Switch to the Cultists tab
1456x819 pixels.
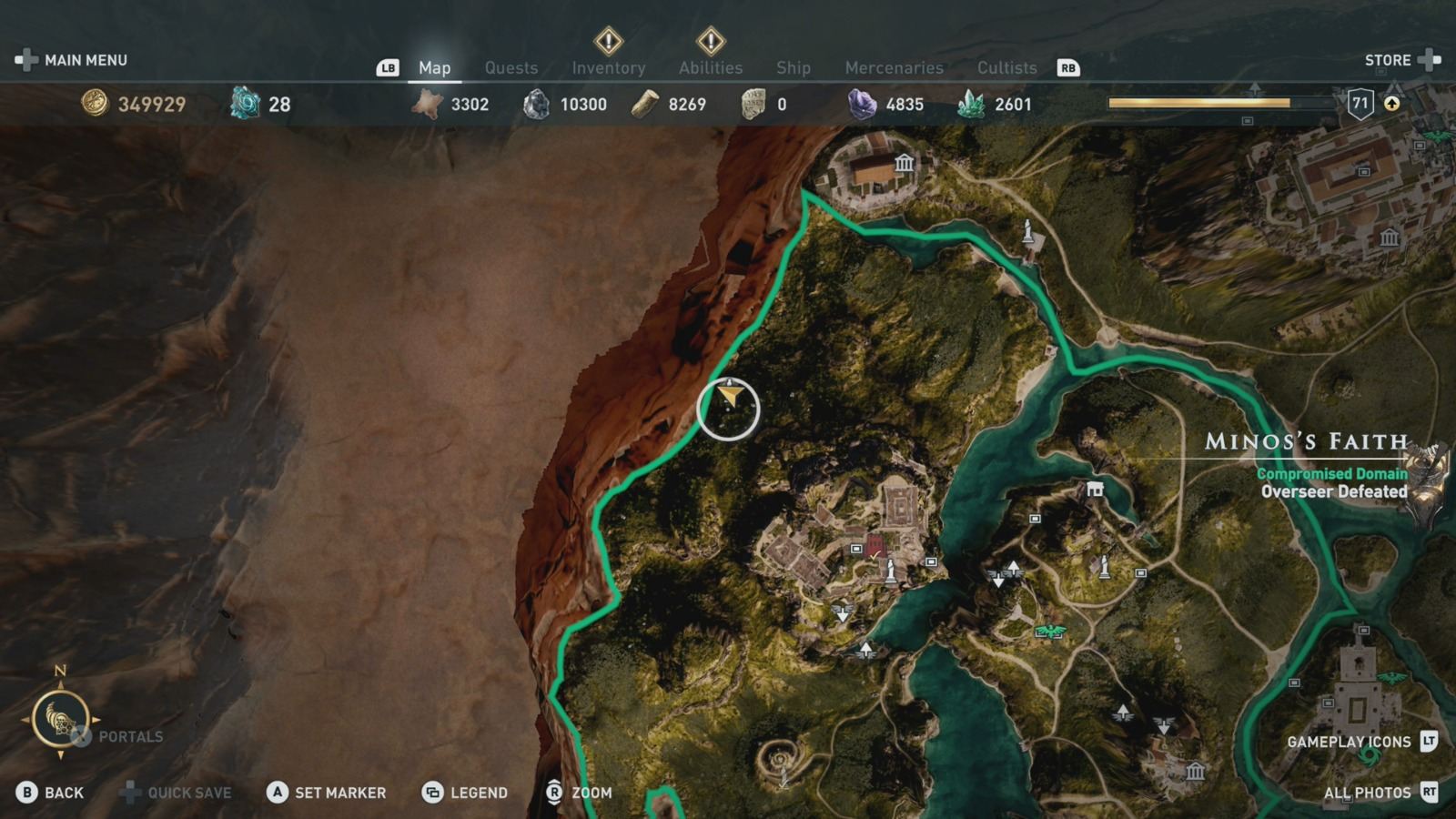[1007, 67]
